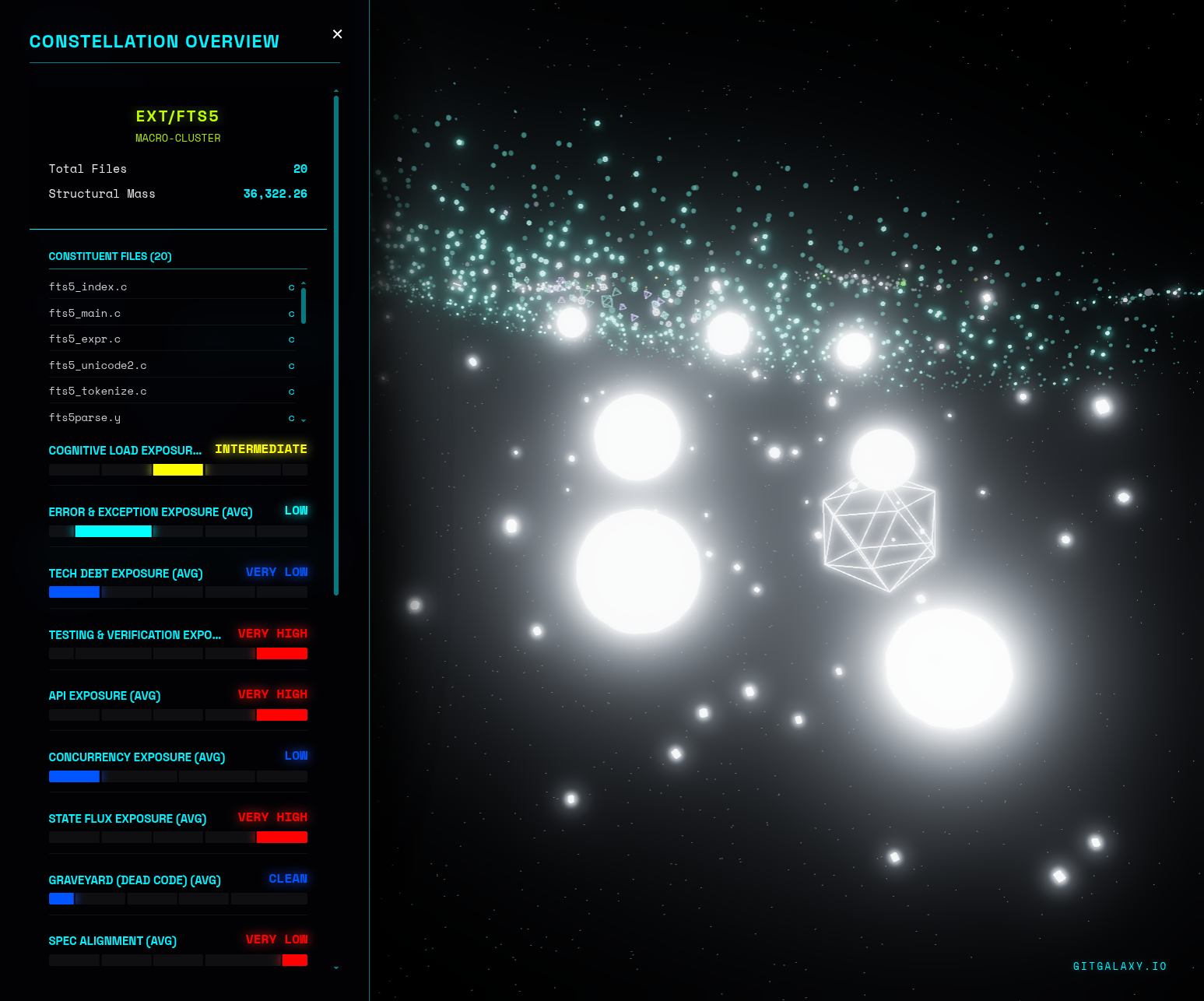Click the C language icon beside fts5_index.c

coord(291,286)
